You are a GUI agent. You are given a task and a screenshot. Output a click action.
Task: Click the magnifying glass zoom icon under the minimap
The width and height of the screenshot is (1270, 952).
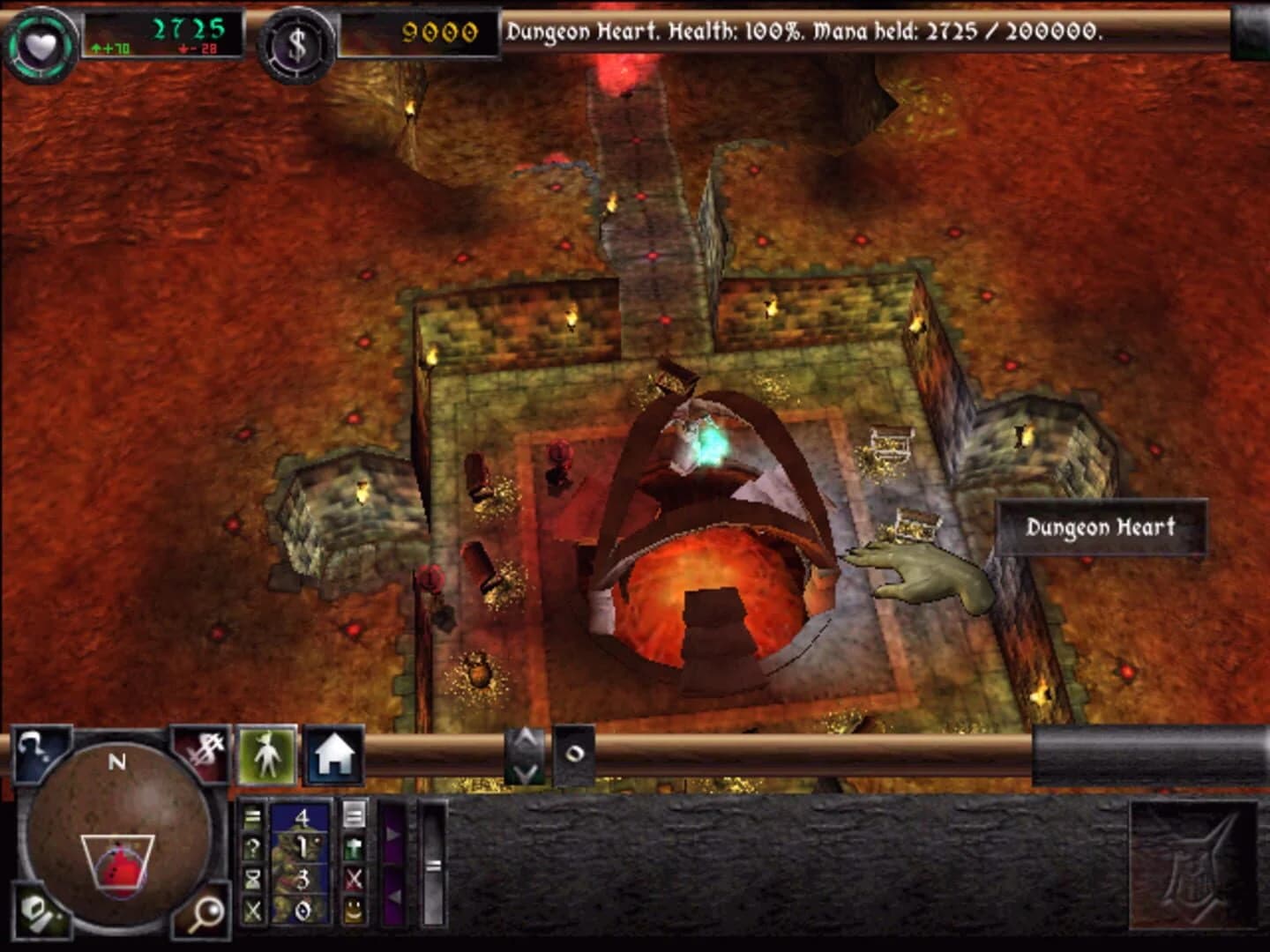tap(205, 916)
